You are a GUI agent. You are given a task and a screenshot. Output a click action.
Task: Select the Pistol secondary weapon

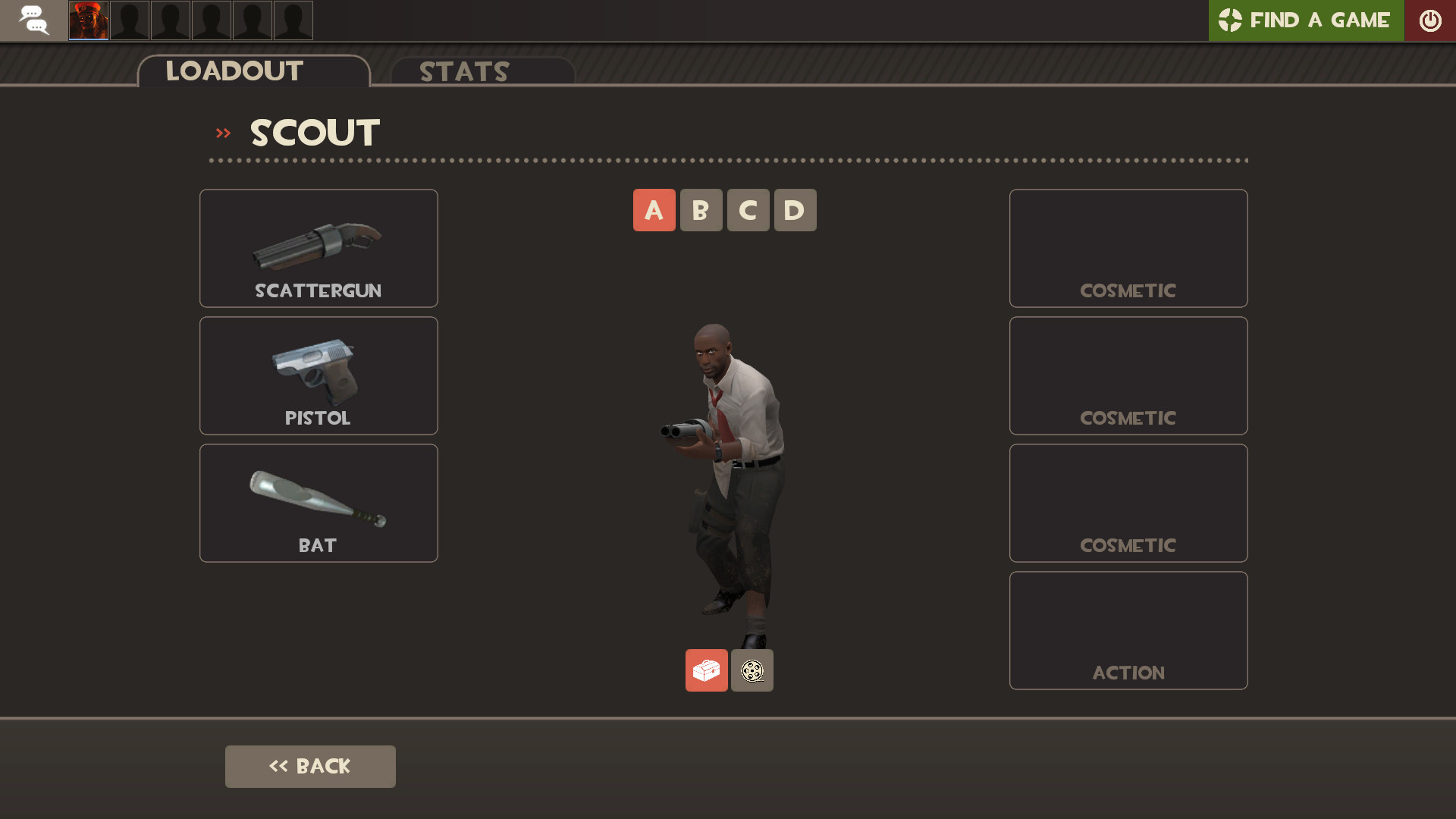[318, 375]
